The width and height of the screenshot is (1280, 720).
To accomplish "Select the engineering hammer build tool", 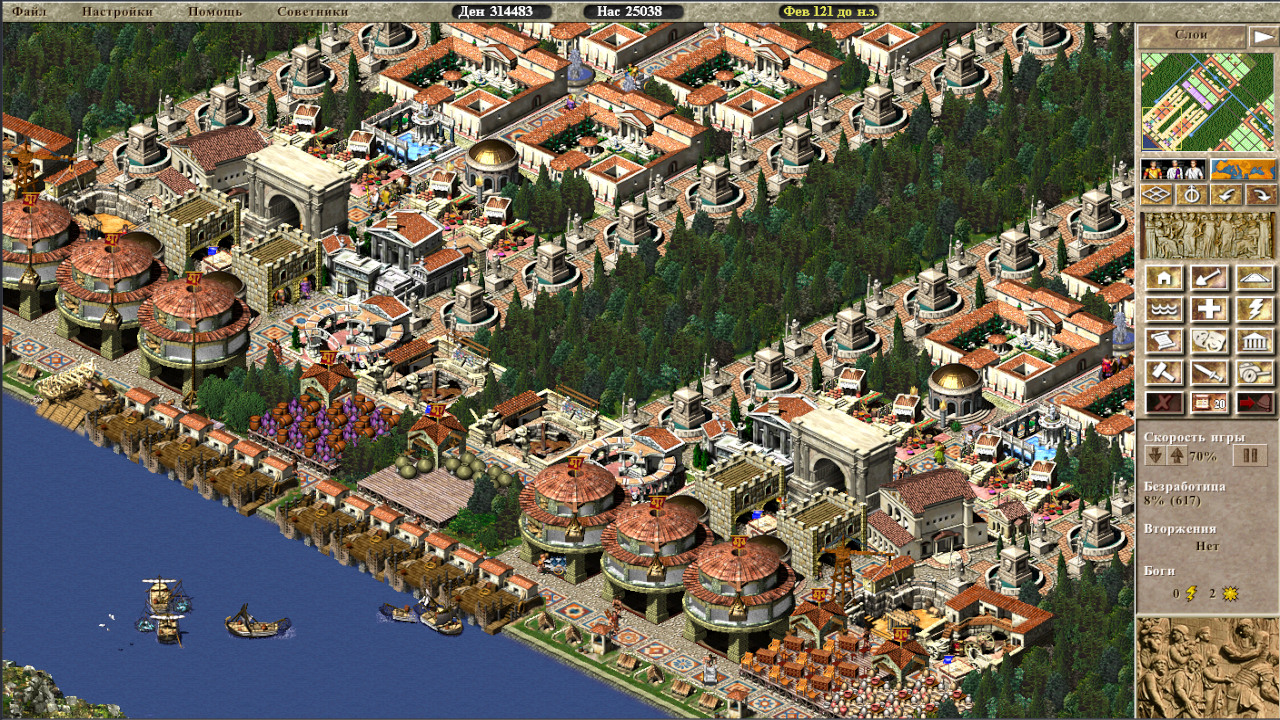I will click(x=1163, y=370).
